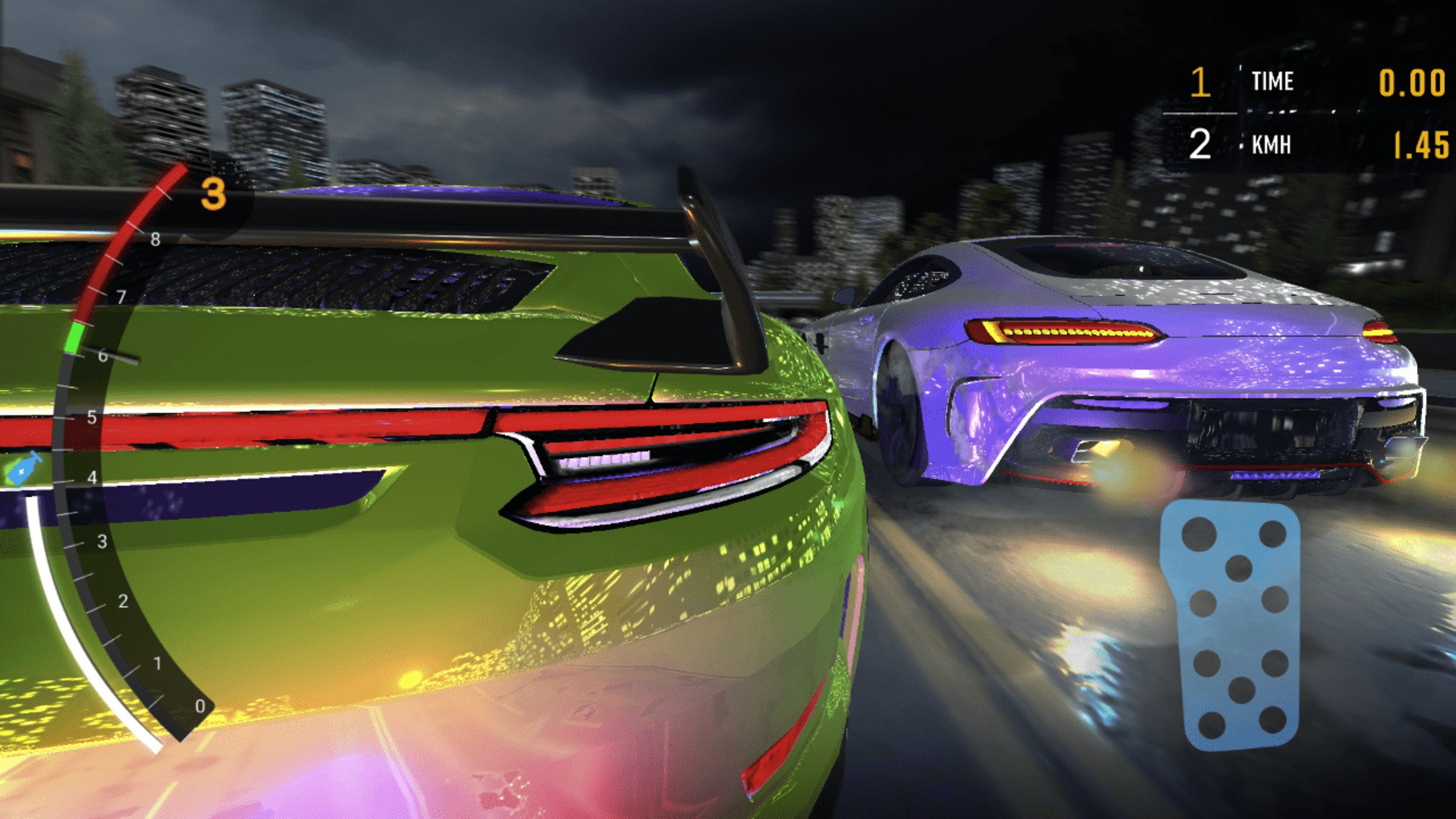Screen dimensions: 1456x819
Task: Select the TIME label in the HUD
Action: (x=1275, y=81)
